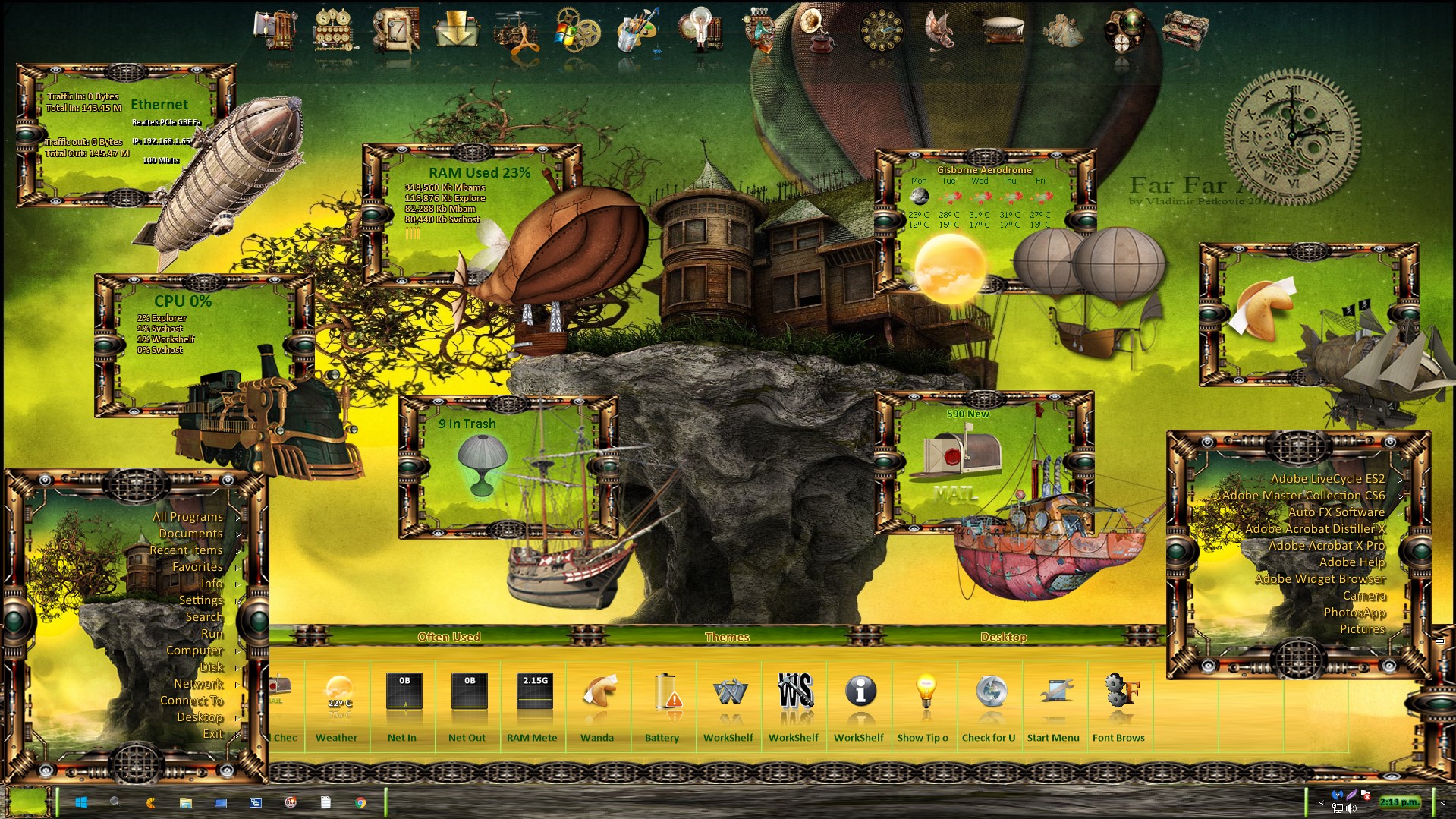Viewport: 1456px width, 819px height.
Task: Switch to the Themes shelf tab
Action: tap(726, 637)
